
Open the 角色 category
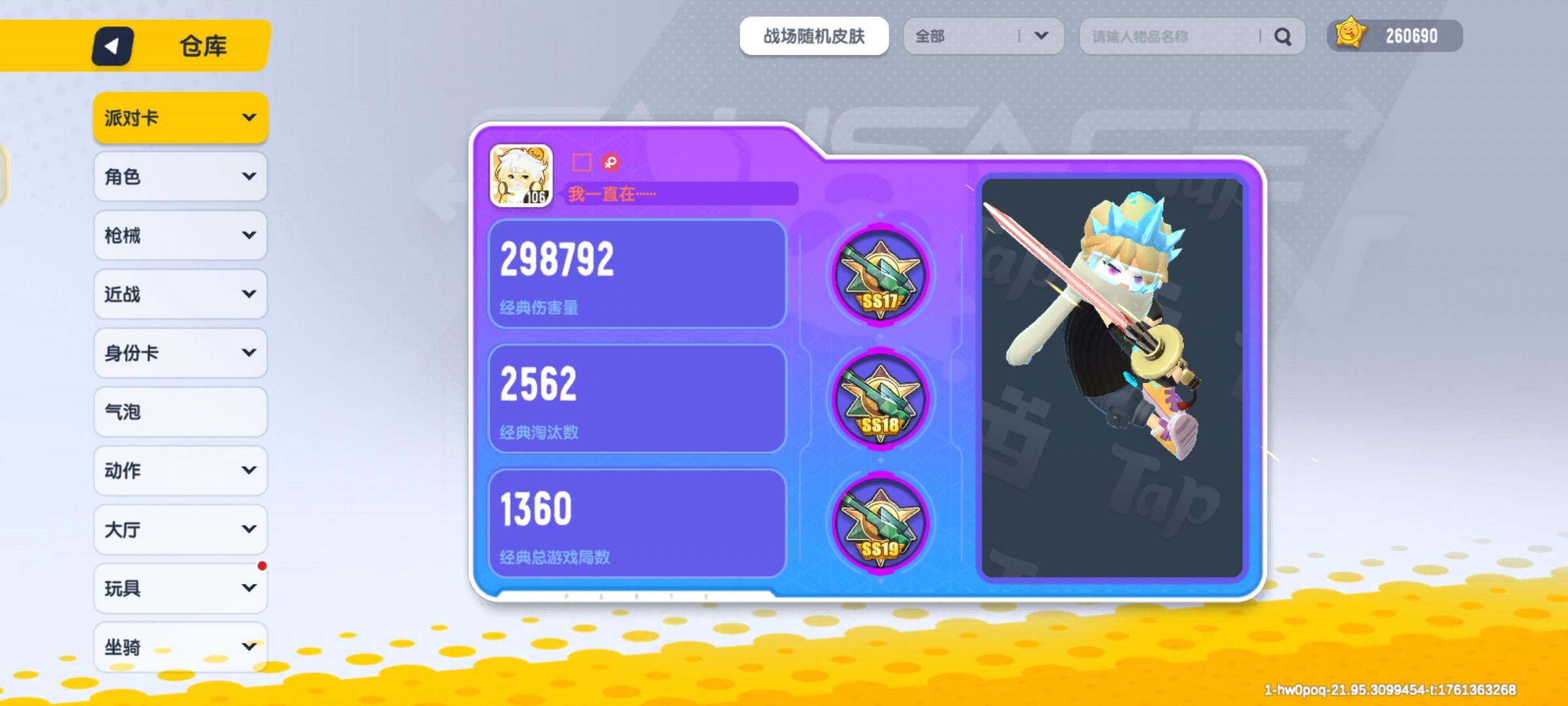(x=180, y=176)
